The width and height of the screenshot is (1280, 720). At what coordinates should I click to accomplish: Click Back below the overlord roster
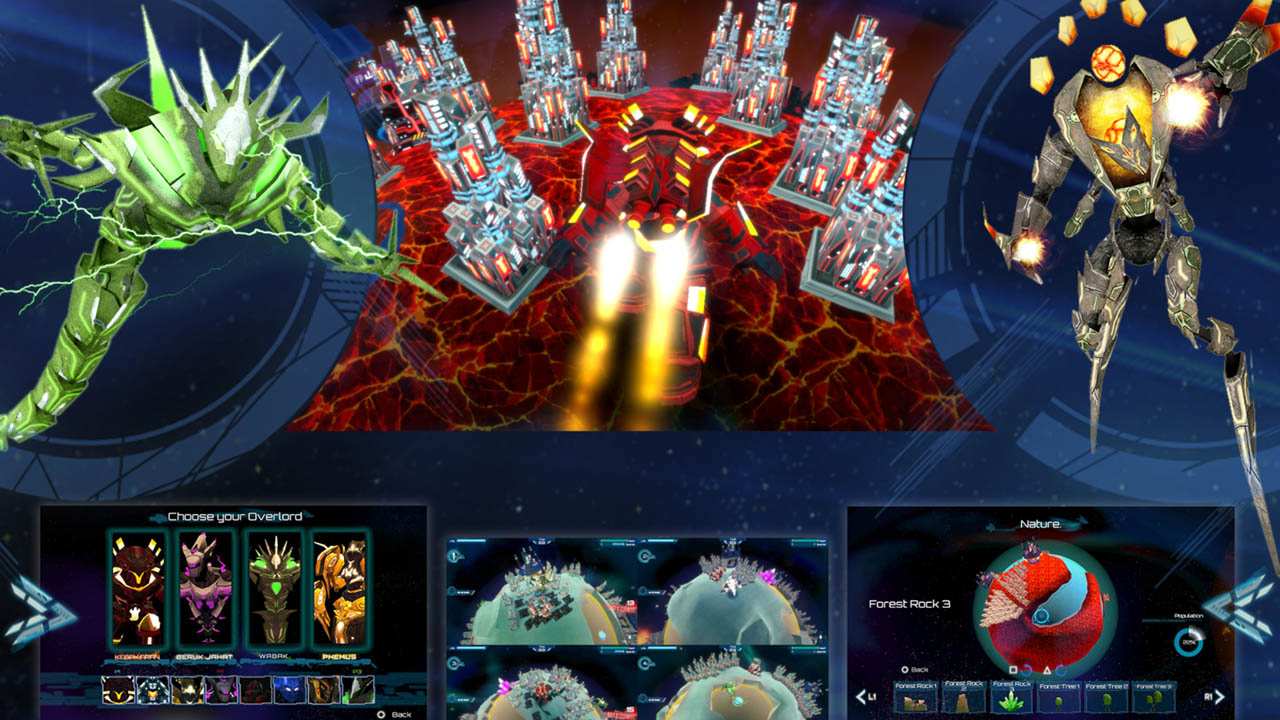click(x=400, y=712)
